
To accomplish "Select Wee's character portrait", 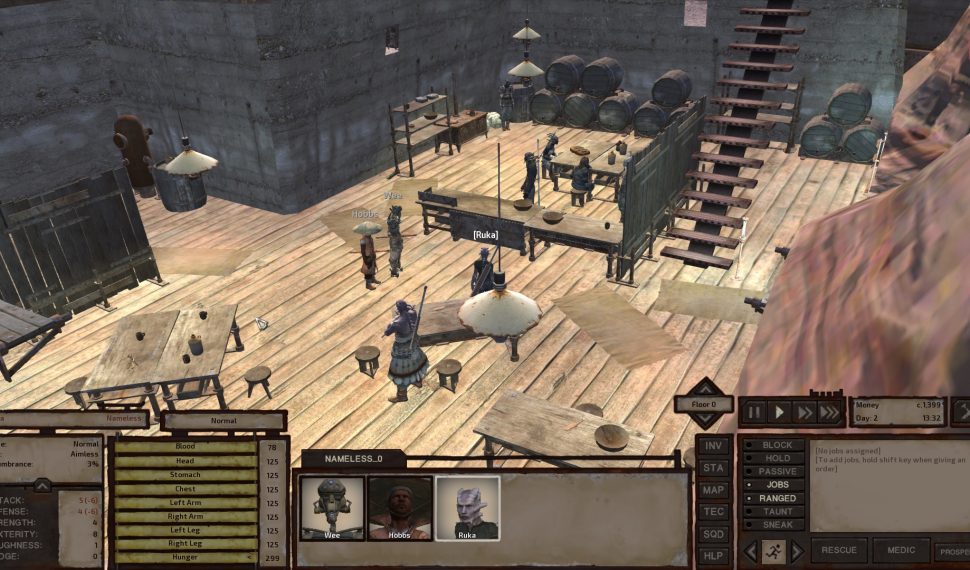I will click(332, 508).
